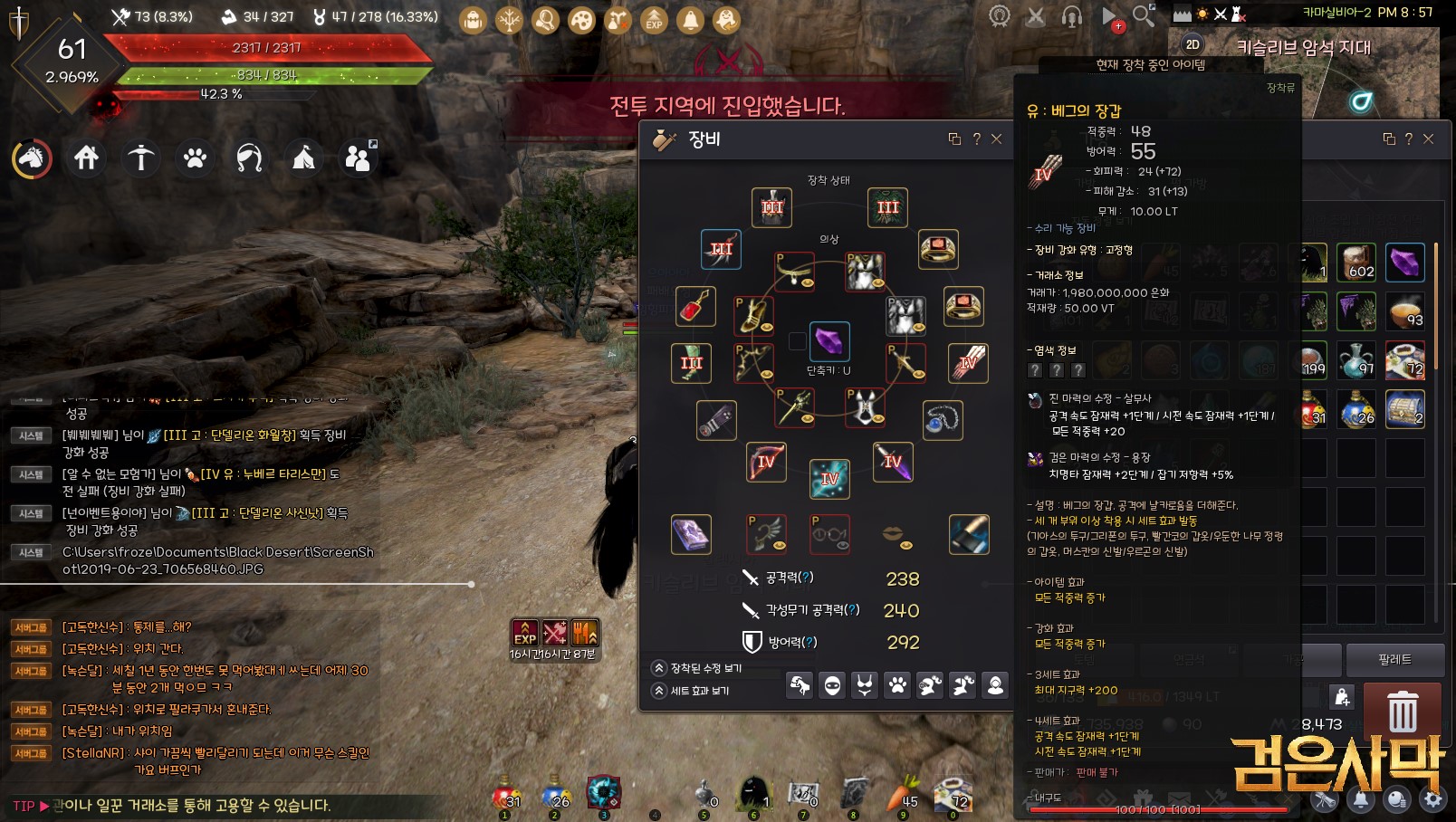Open the gear settings icon
Viewport: 1456px width, 822px height.
[1432, 799]
